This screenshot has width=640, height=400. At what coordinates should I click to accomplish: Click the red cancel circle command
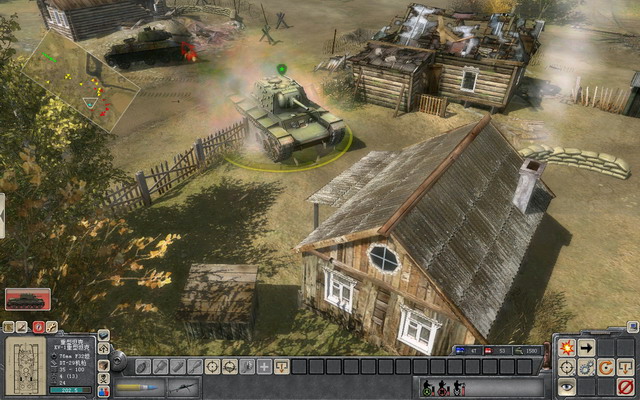(626, 386)
